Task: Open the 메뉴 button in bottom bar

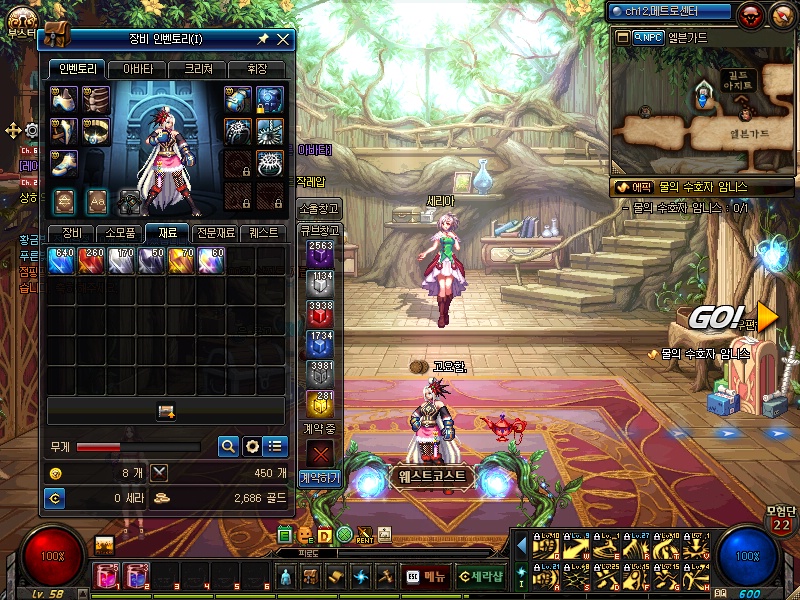Action: [427, 576]
